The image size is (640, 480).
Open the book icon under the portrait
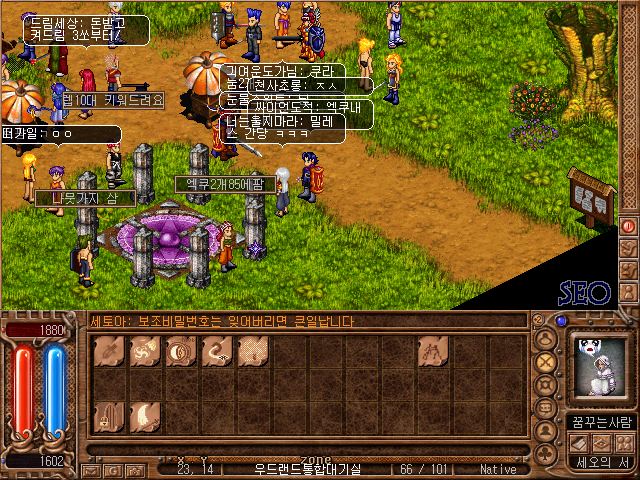tap(579, 443)
